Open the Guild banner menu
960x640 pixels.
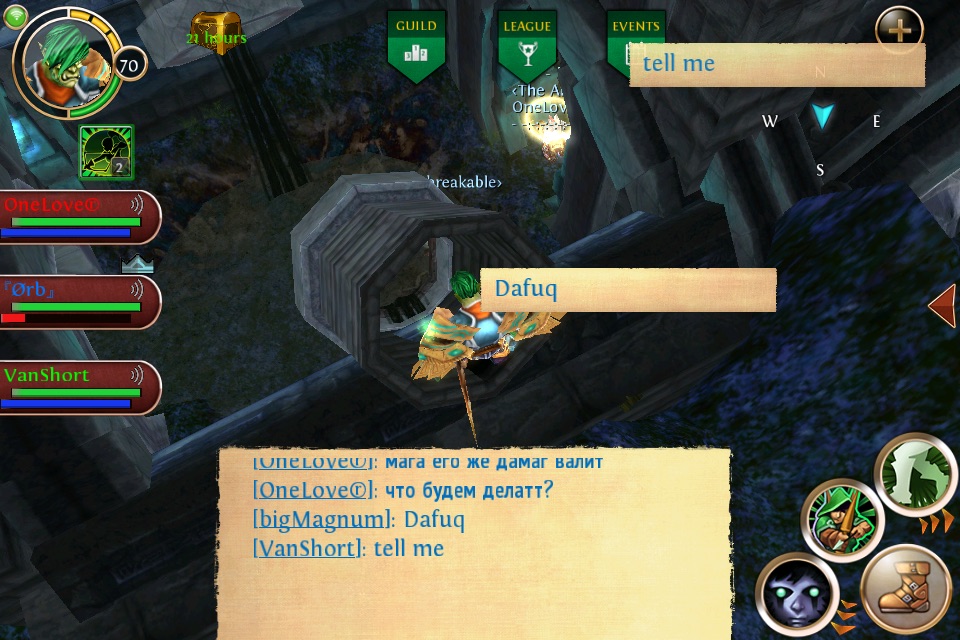coord(416,46)
